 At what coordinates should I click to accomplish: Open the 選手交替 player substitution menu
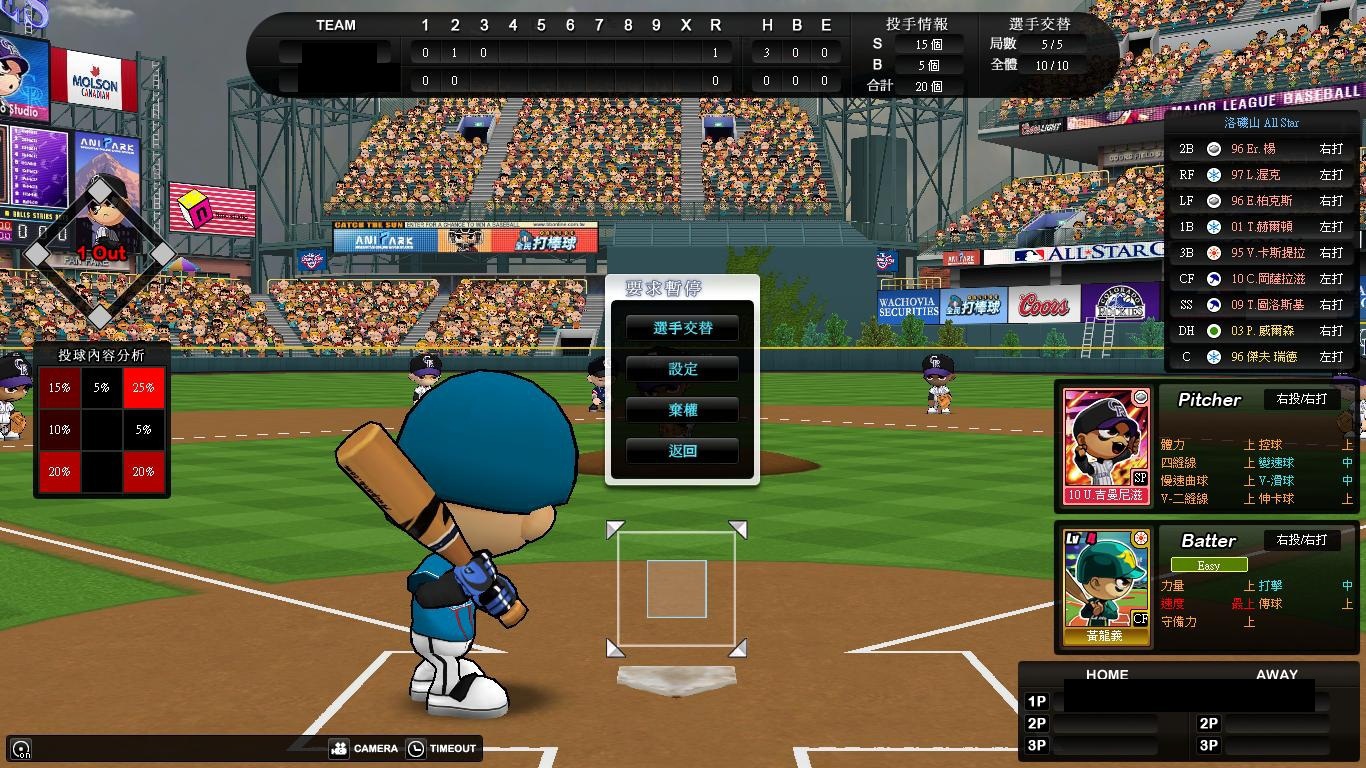coord(682,328)
